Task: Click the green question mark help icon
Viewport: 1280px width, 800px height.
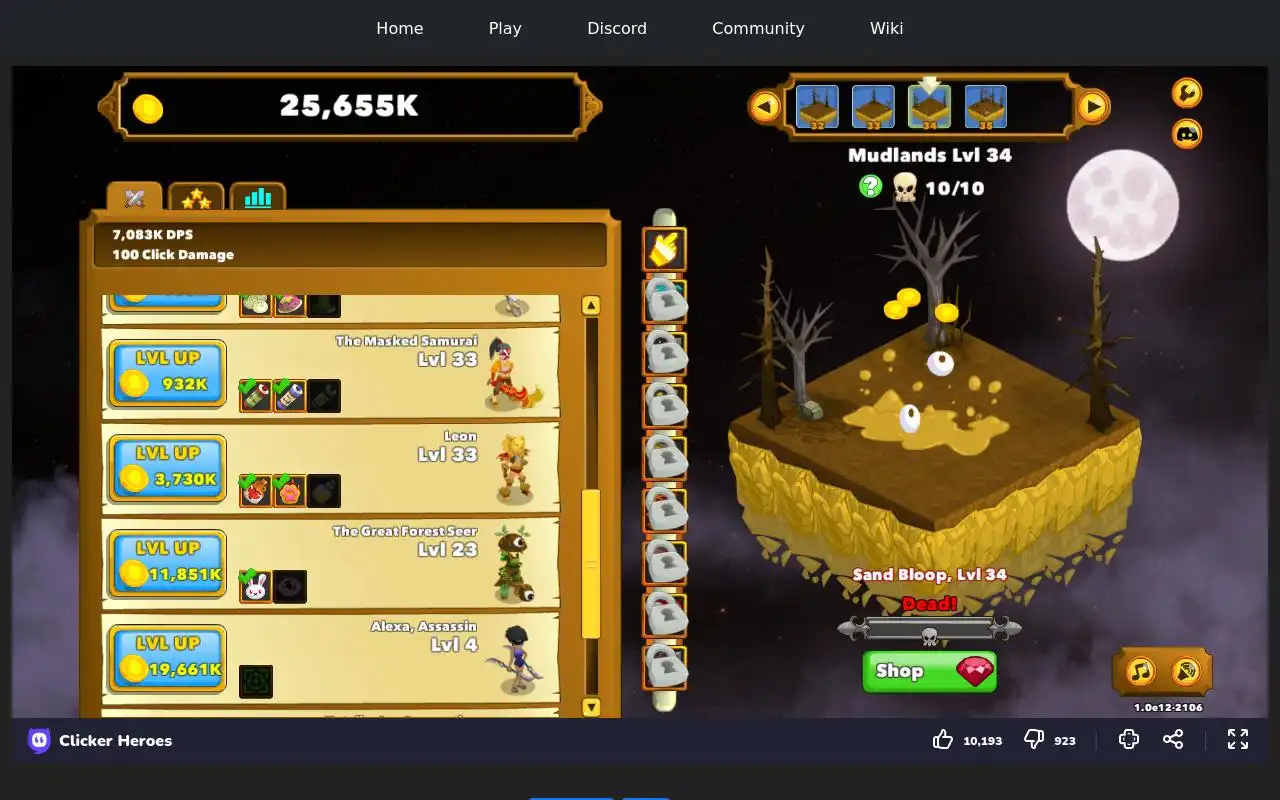Action: click(871, 186)
